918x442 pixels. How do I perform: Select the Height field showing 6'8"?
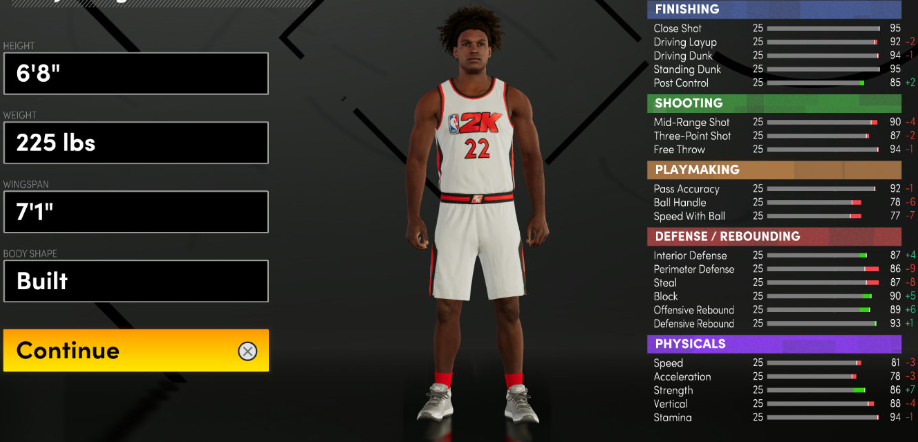[x=135, y=74]
